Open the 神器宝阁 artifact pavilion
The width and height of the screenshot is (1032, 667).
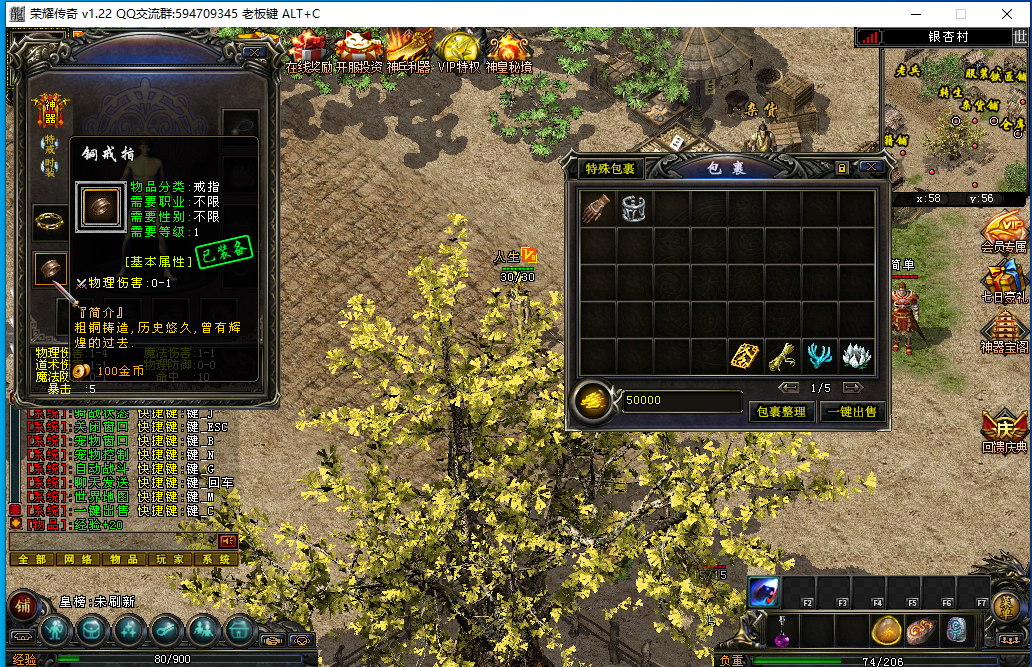pyautogui.click(x=1003, y=332)
